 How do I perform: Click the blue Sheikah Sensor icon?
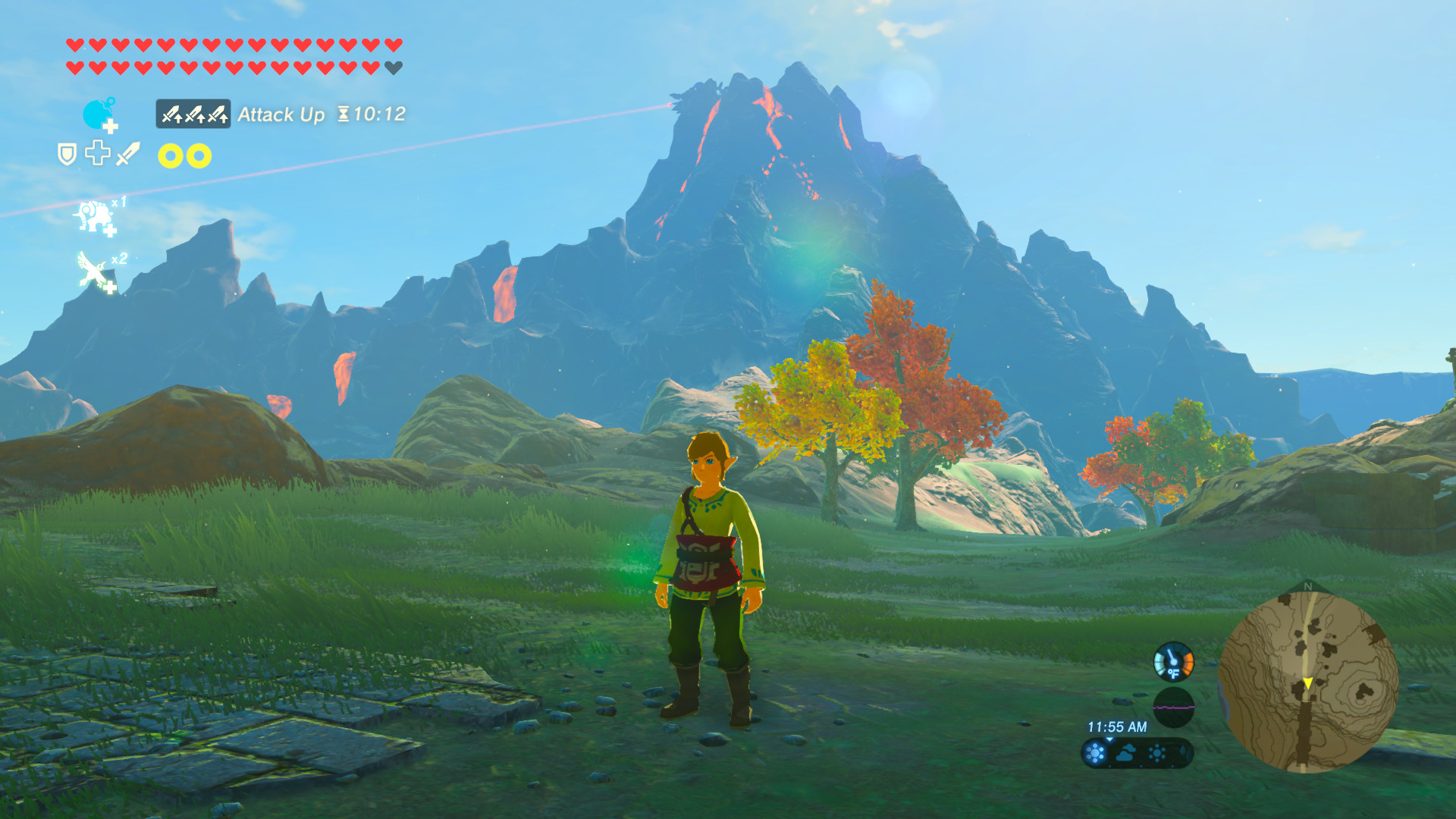[x=96, y=114]
